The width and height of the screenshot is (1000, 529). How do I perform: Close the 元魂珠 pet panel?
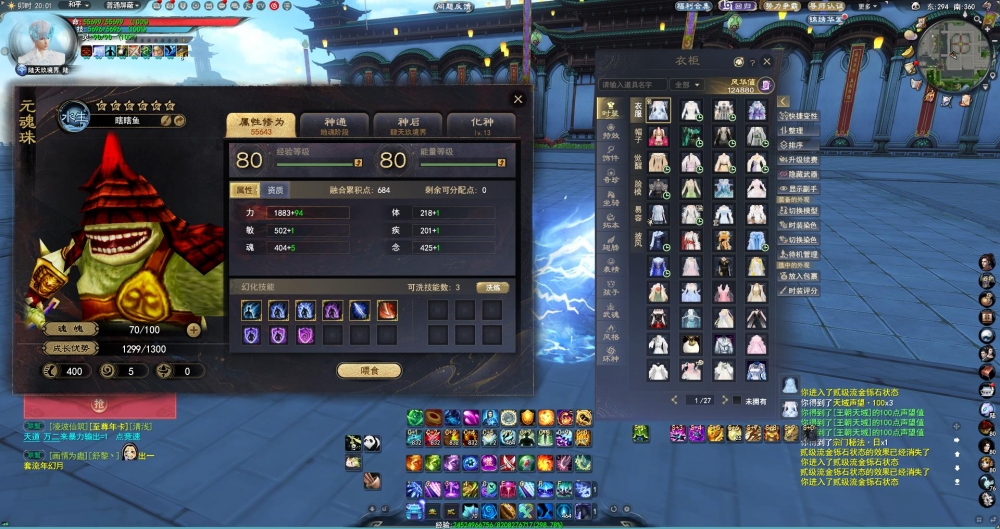coord(517,99)
